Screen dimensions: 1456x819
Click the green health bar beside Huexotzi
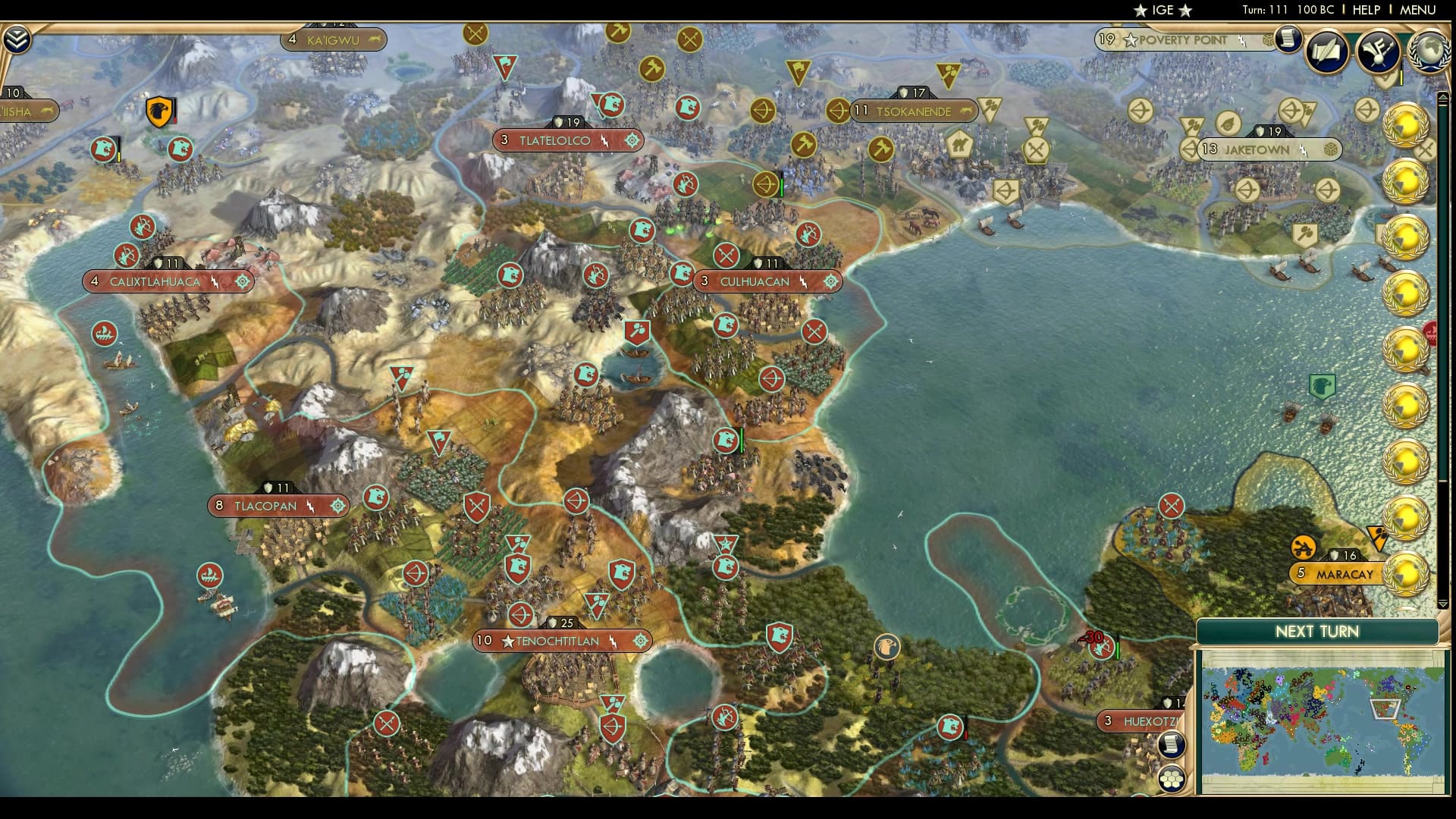pos(1117,650)
